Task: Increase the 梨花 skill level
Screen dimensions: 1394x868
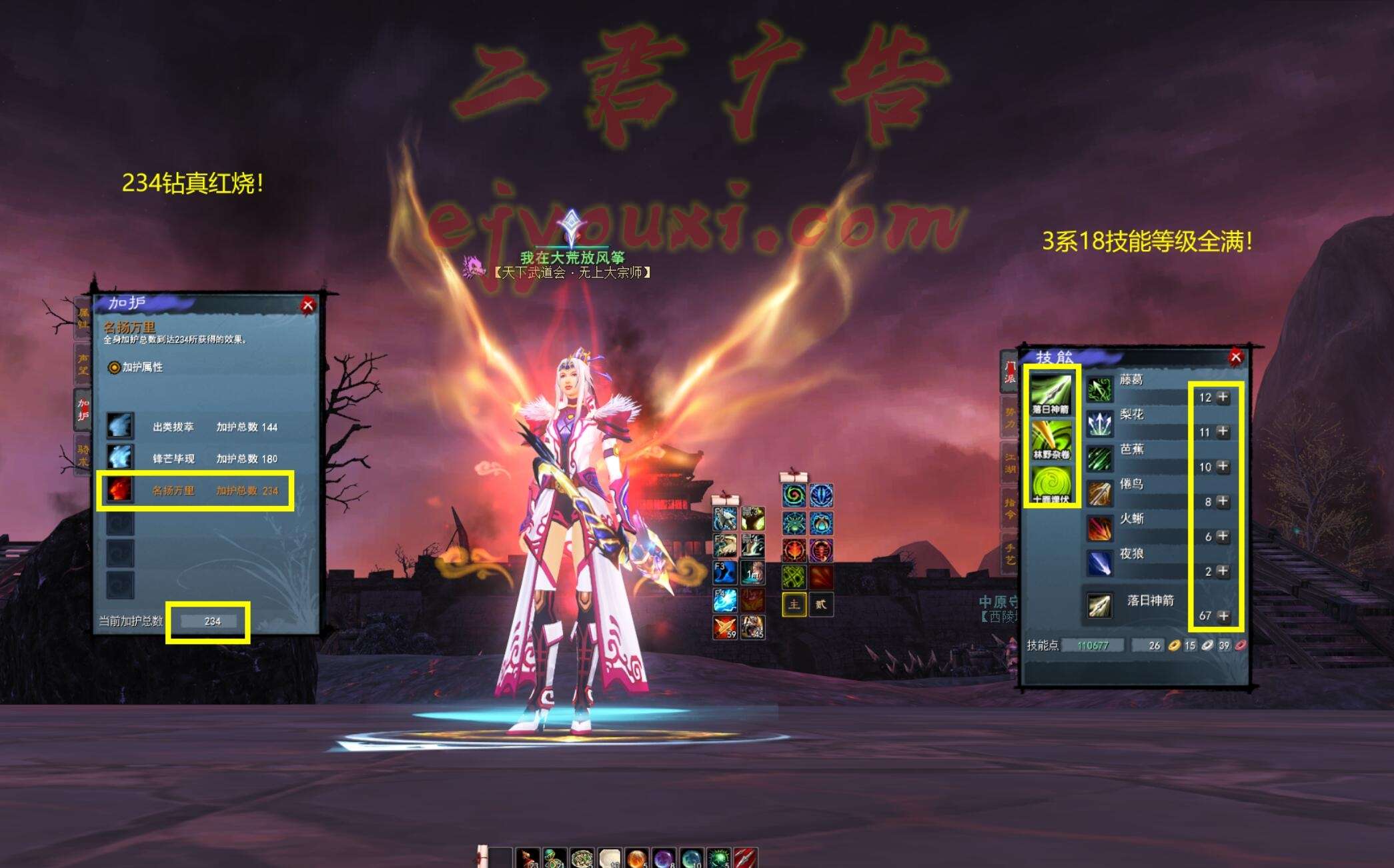Action: click(1223, 432)
